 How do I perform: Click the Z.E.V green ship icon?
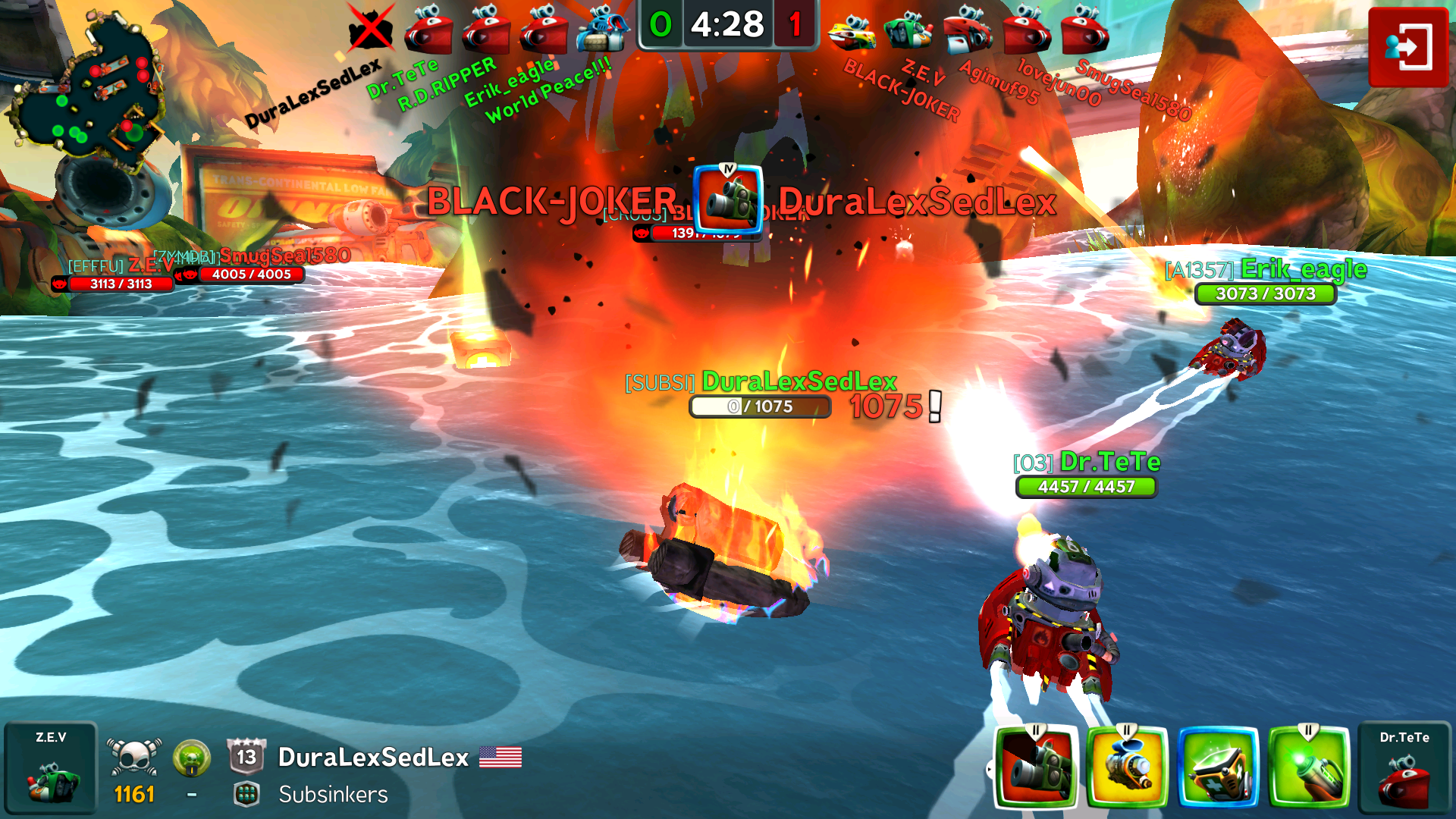click(908, 30)
